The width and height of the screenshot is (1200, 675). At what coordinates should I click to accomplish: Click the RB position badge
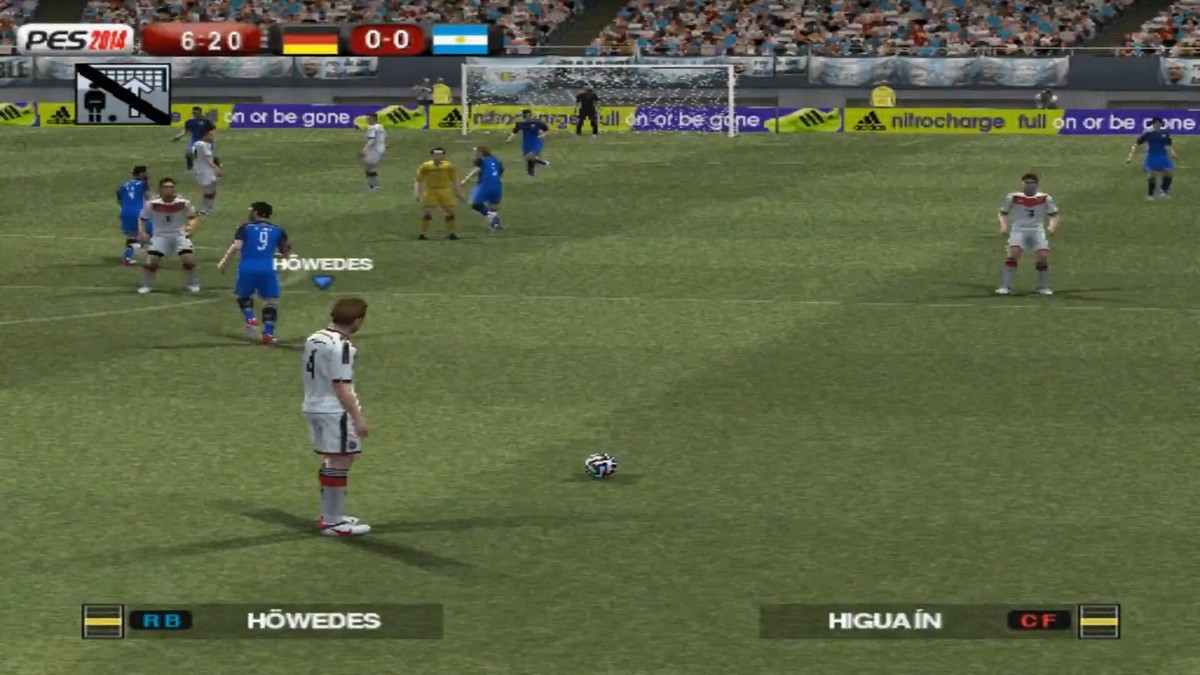tap(160, 621)
